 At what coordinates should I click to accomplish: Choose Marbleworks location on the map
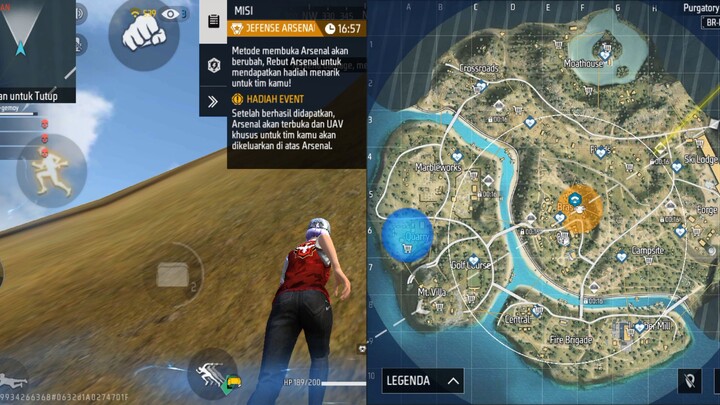(438, 168)
